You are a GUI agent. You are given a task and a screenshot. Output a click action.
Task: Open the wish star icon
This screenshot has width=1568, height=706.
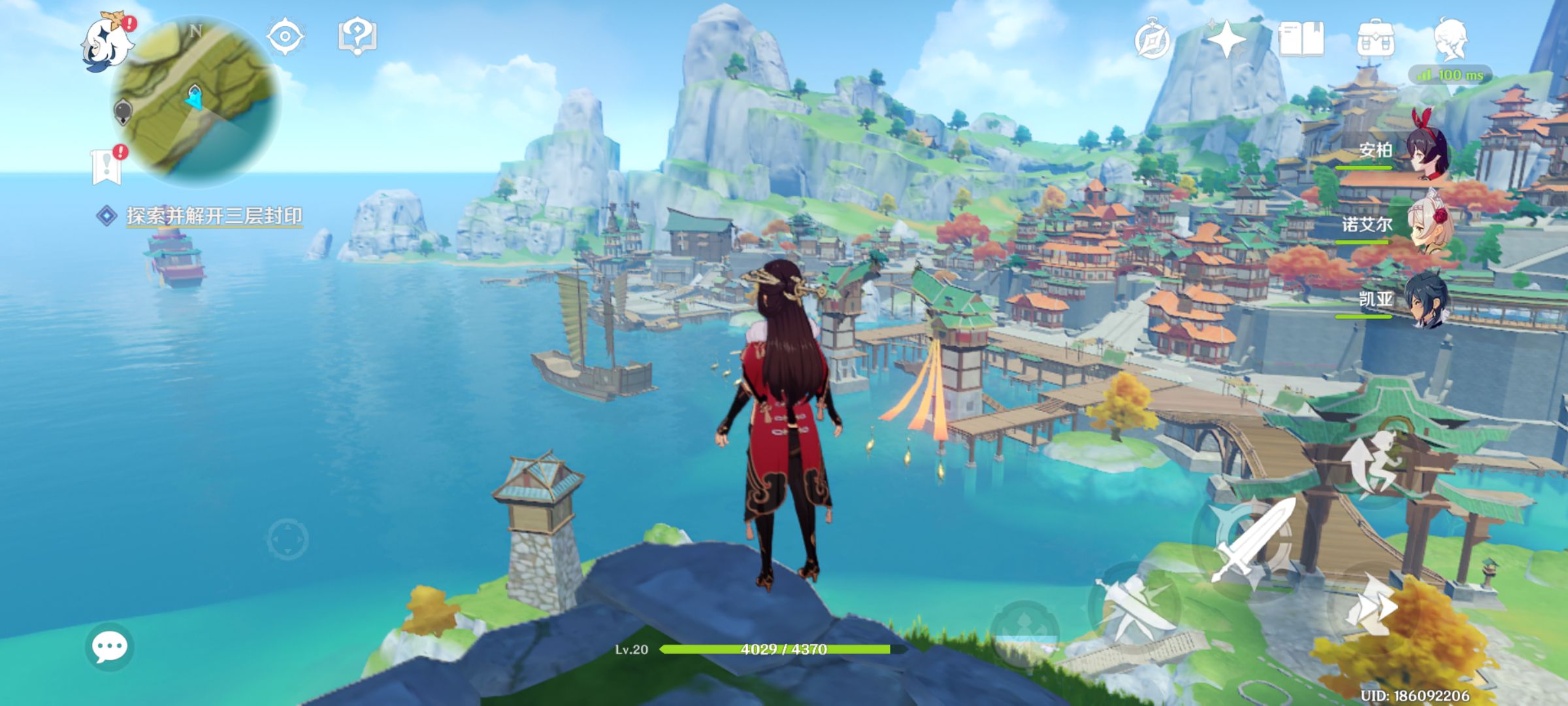1226,39
